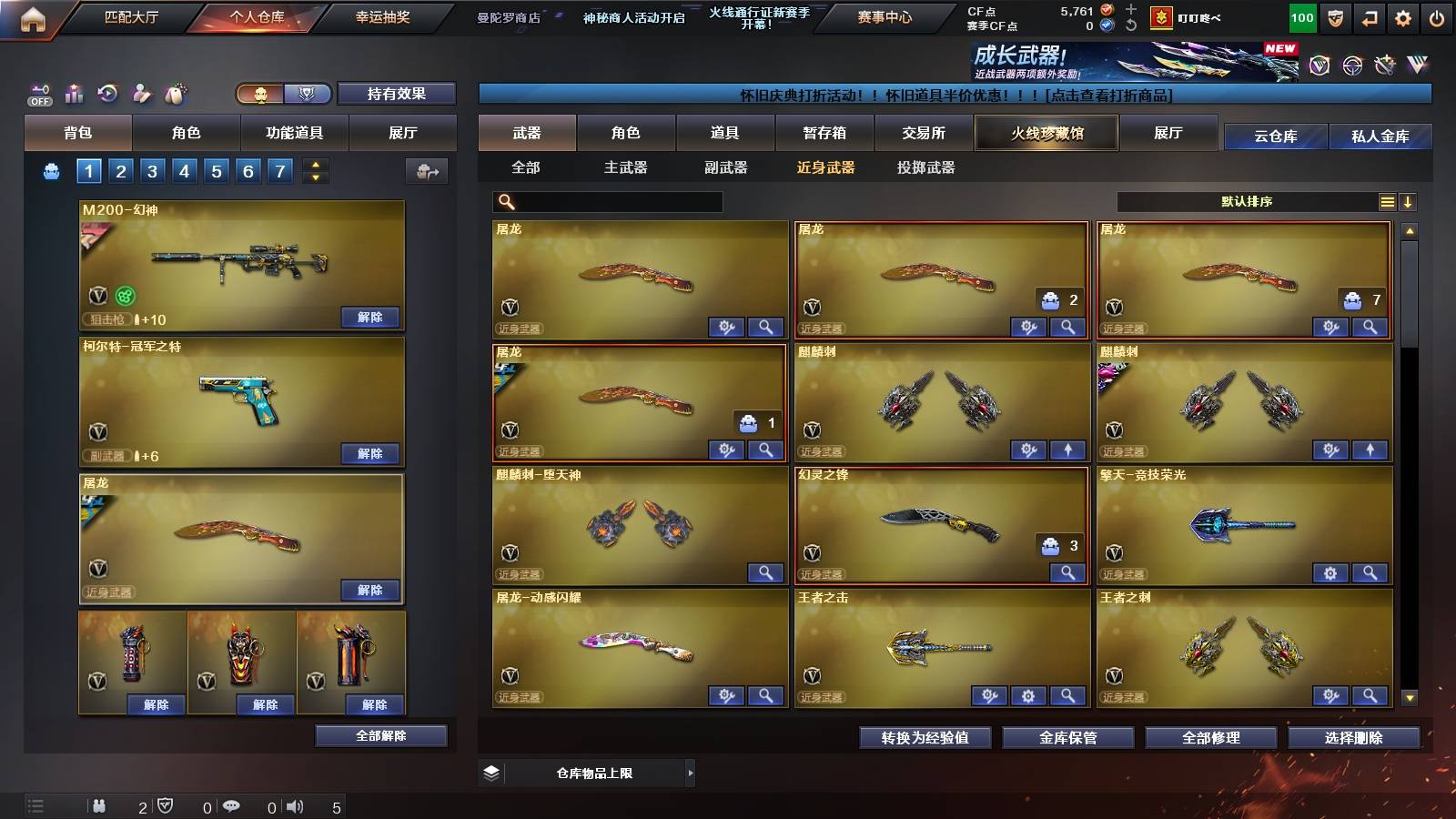The height and width of the screenshot is (819, 1456).
Task: Toggle the OFF key switch above the backpack
Action: tap(37, 93)
